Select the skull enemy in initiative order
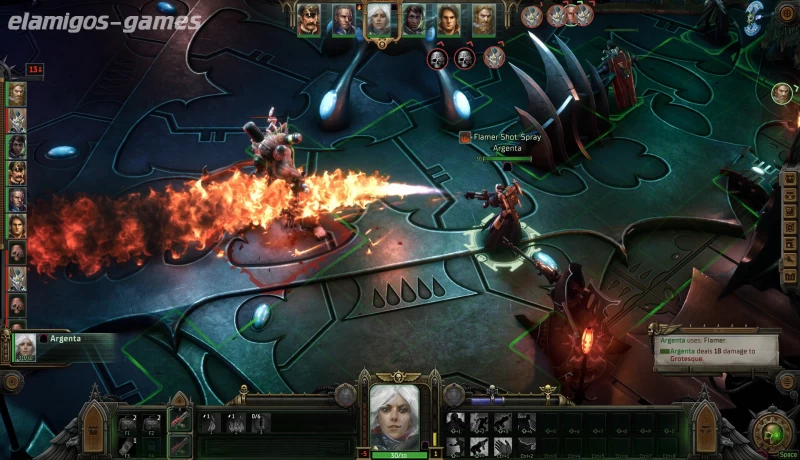Screen dimensions: 800x460 coord(17,252)
